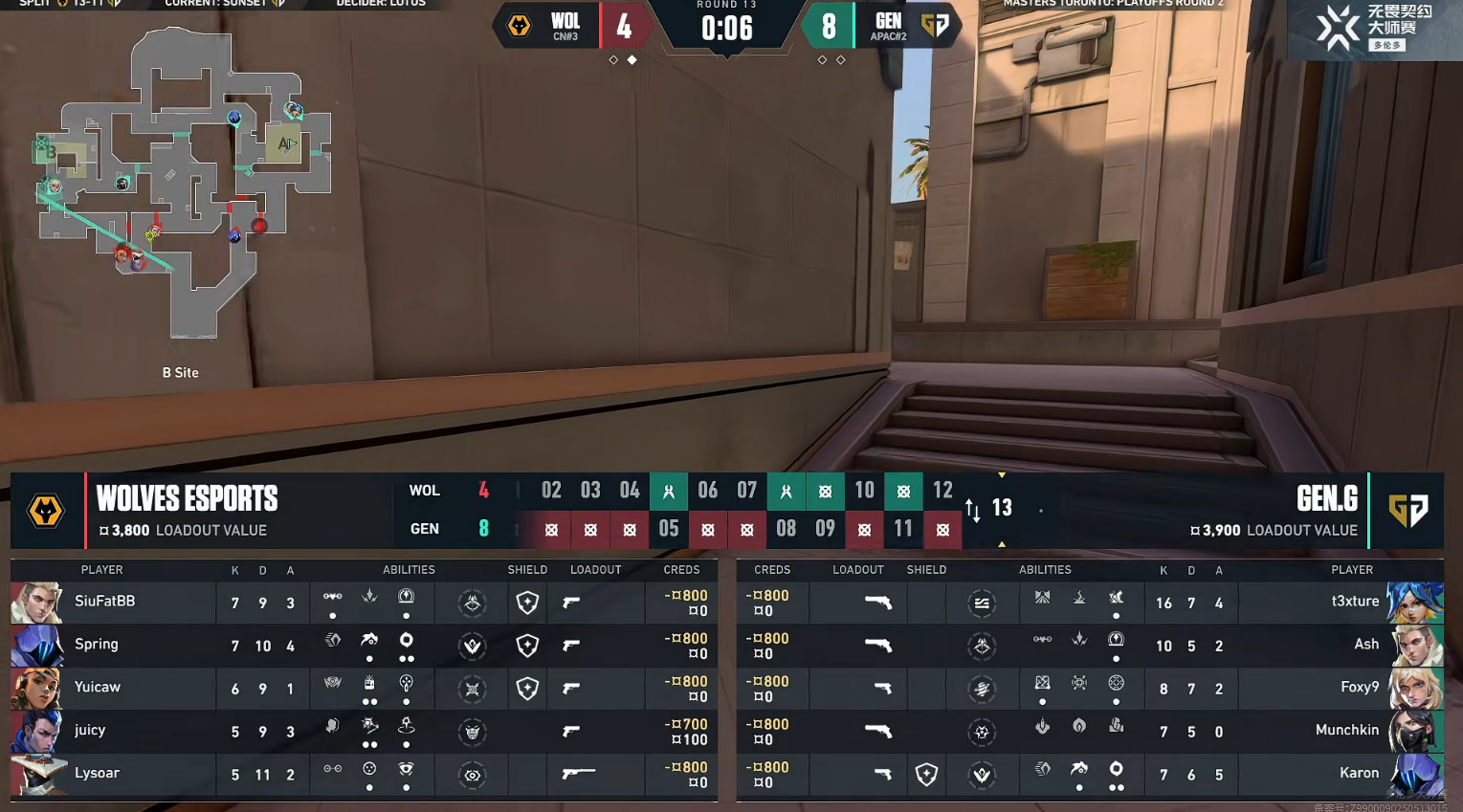The height and width of the screenshot is (812, 1463).
Task: Jump to round 05 in the timeline
Action: click(x=669, y=529)
